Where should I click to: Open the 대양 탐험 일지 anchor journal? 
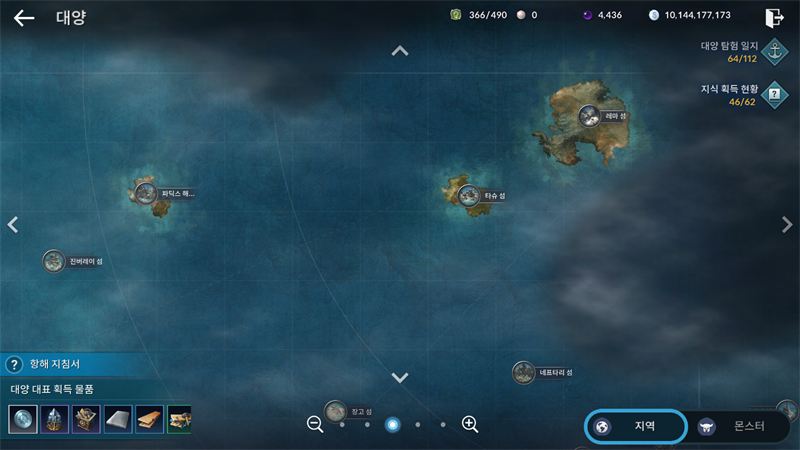[x=774, y=50]
